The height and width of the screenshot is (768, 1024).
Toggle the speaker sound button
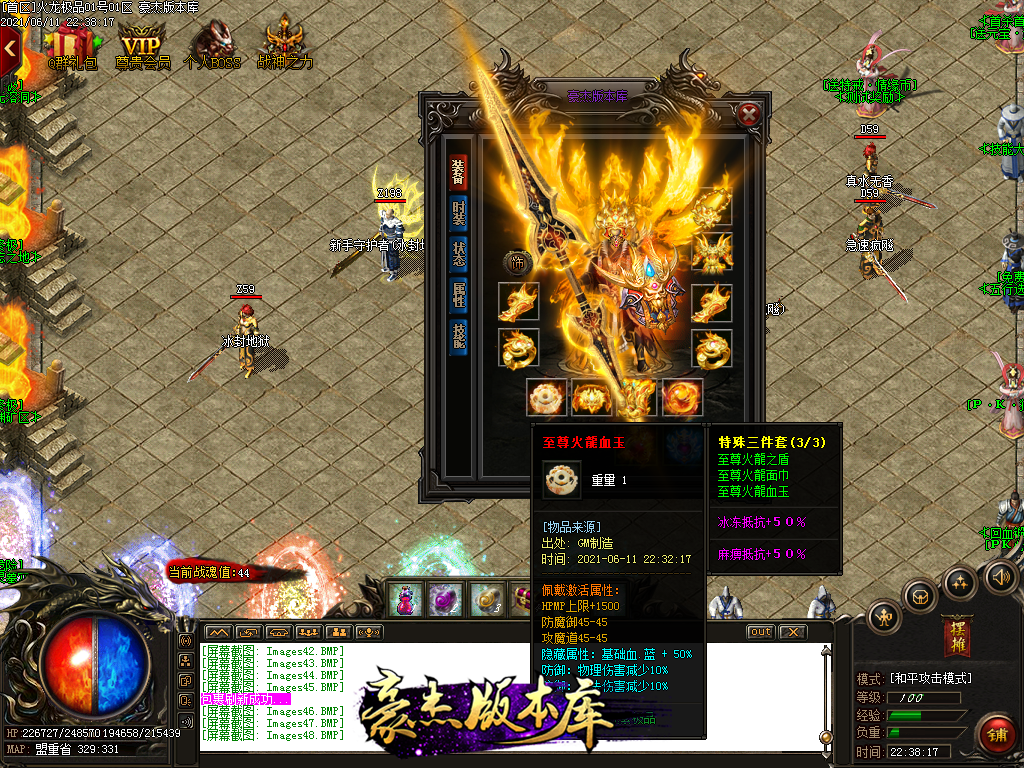click(1001, 577)
